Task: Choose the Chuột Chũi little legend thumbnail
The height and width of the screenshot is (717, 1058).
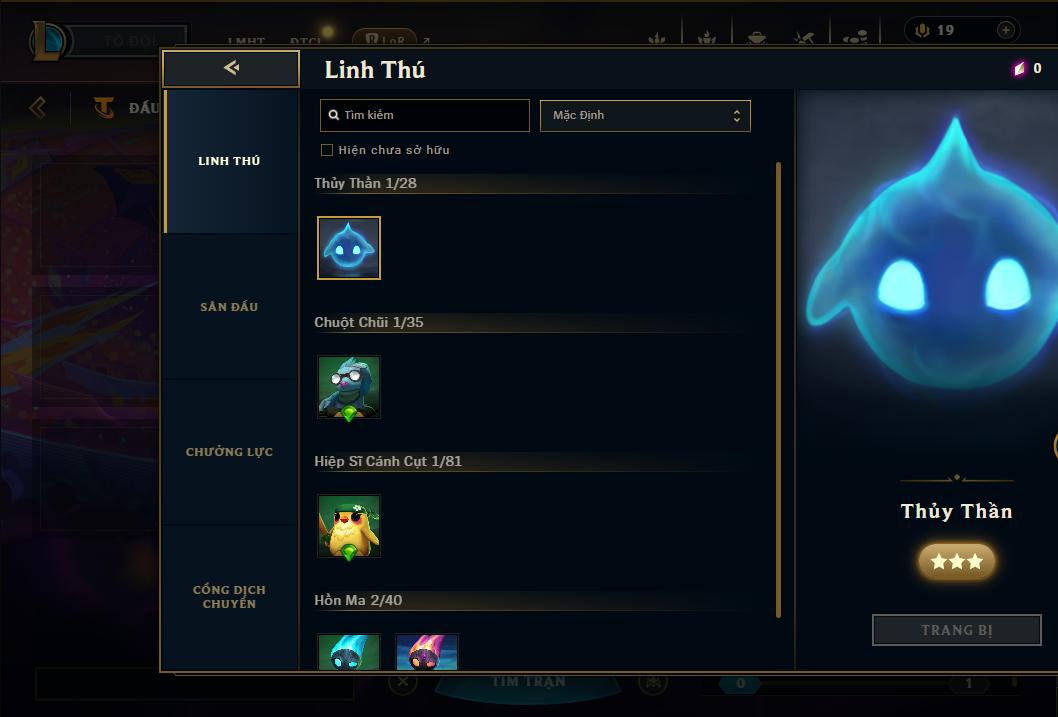Action: pos(349,387)
